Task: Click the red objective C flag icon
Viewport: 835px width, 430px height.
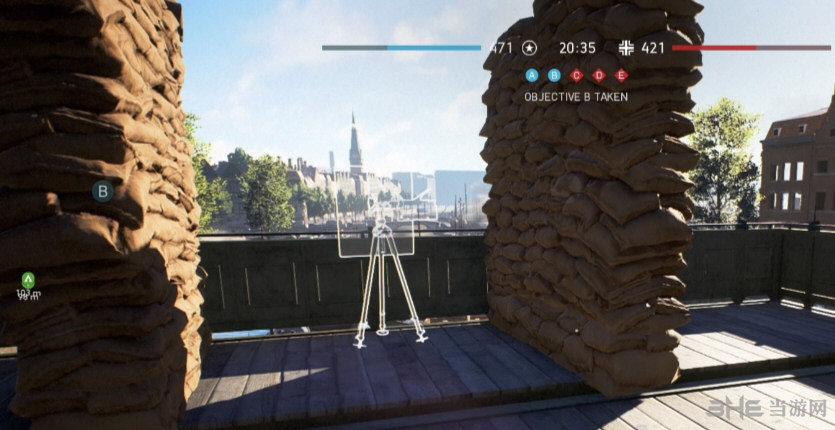Action: coord(576,74)
